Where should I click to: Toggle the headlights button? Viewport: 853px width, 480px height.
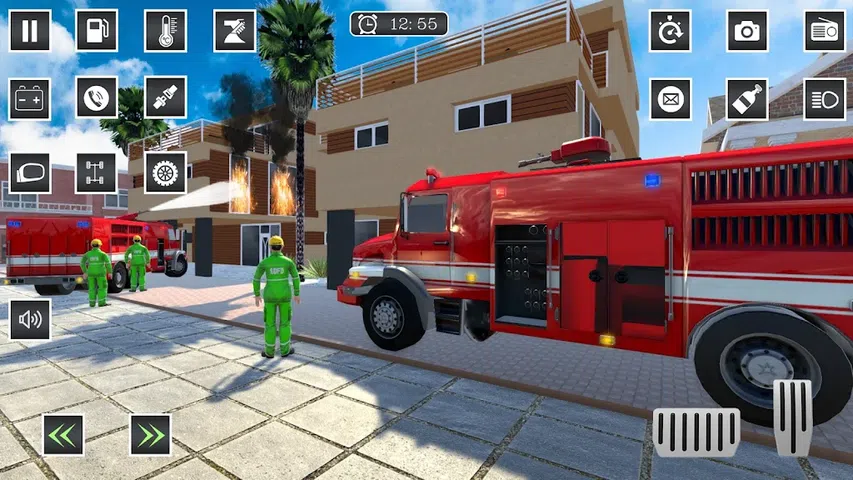tap(824, 98)
